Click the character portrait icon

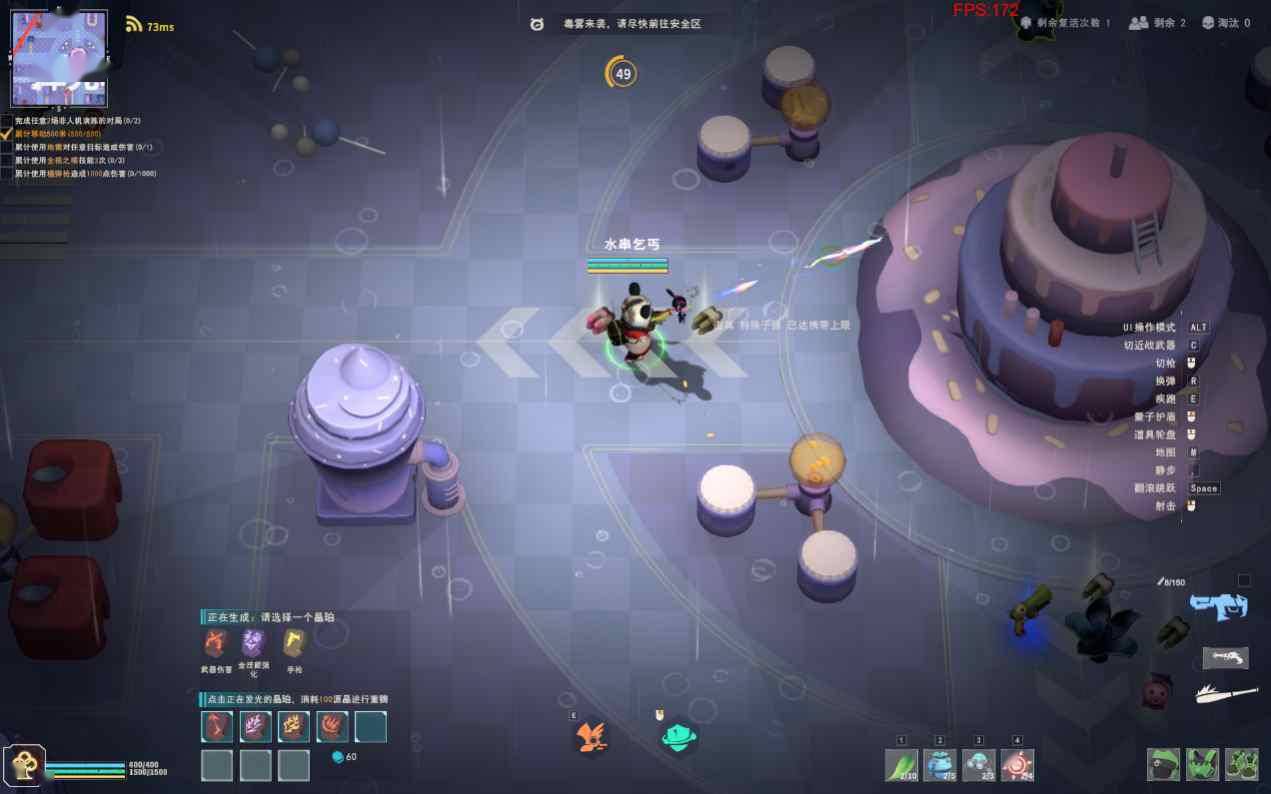pyautogui.click(x=22, y=765)
